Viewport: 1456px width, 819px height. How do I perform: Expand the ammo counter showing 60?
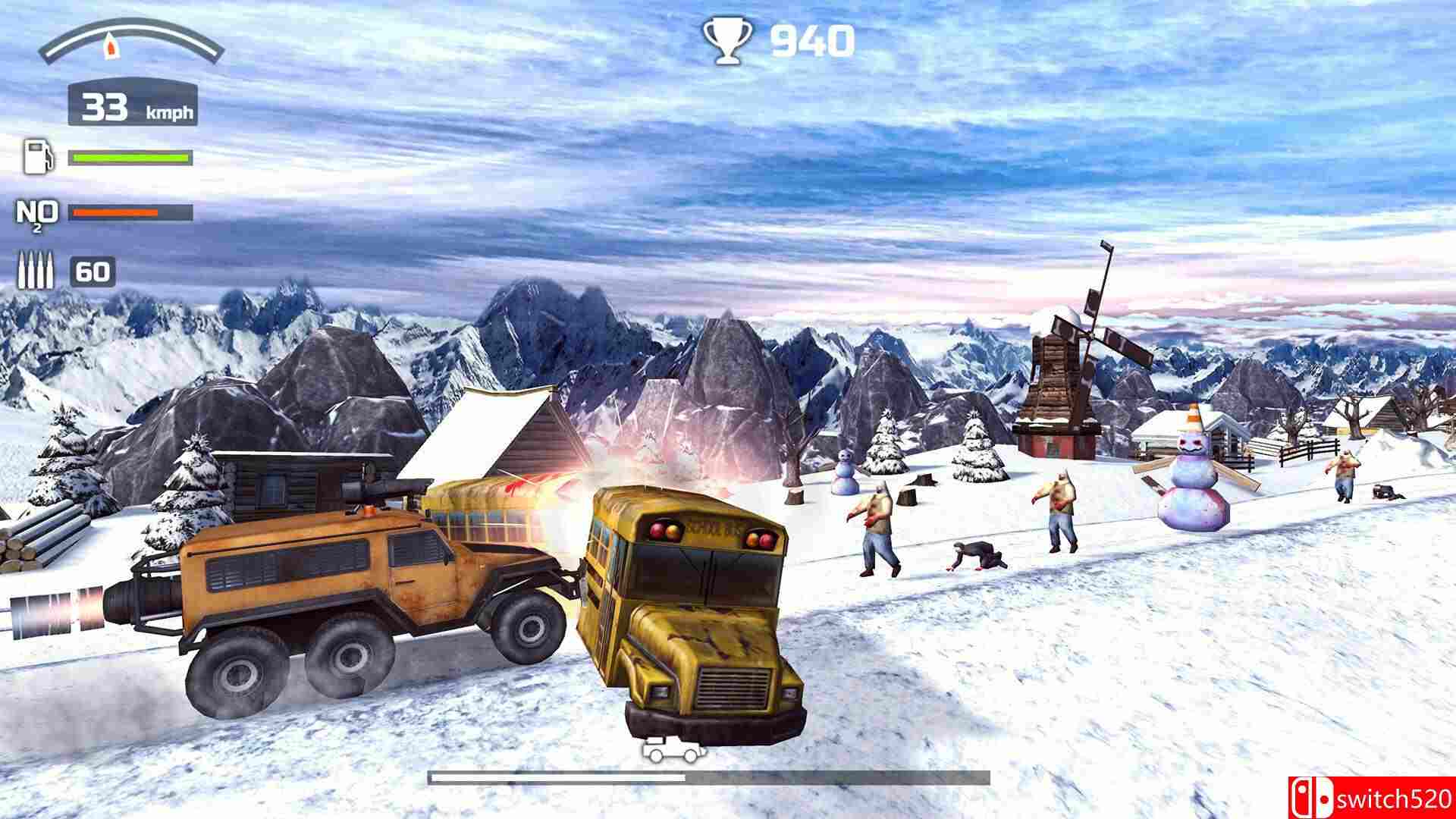coord(91,270)
